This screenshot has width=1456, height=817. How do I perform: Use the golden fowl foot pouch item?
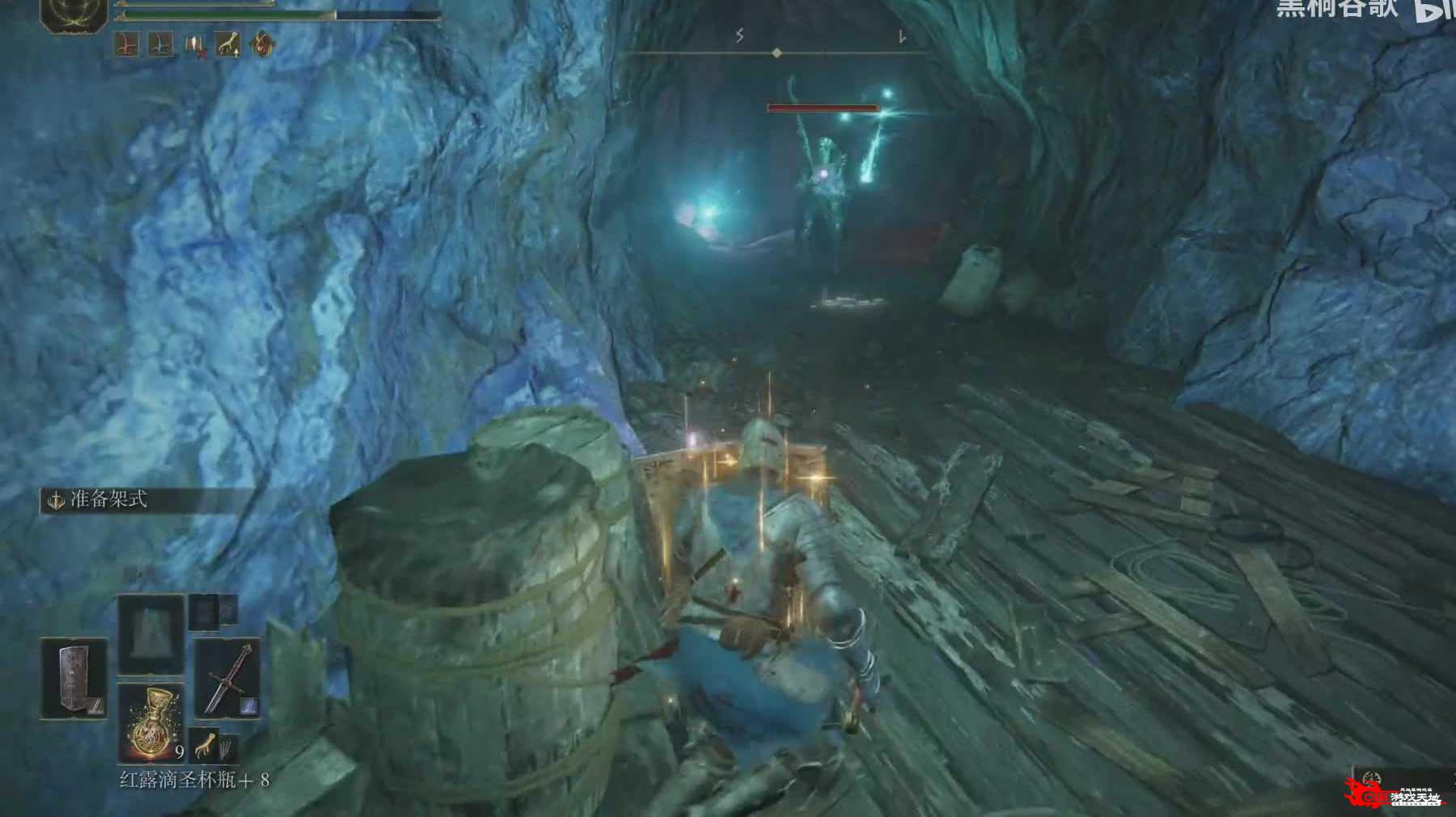point(207,747)
